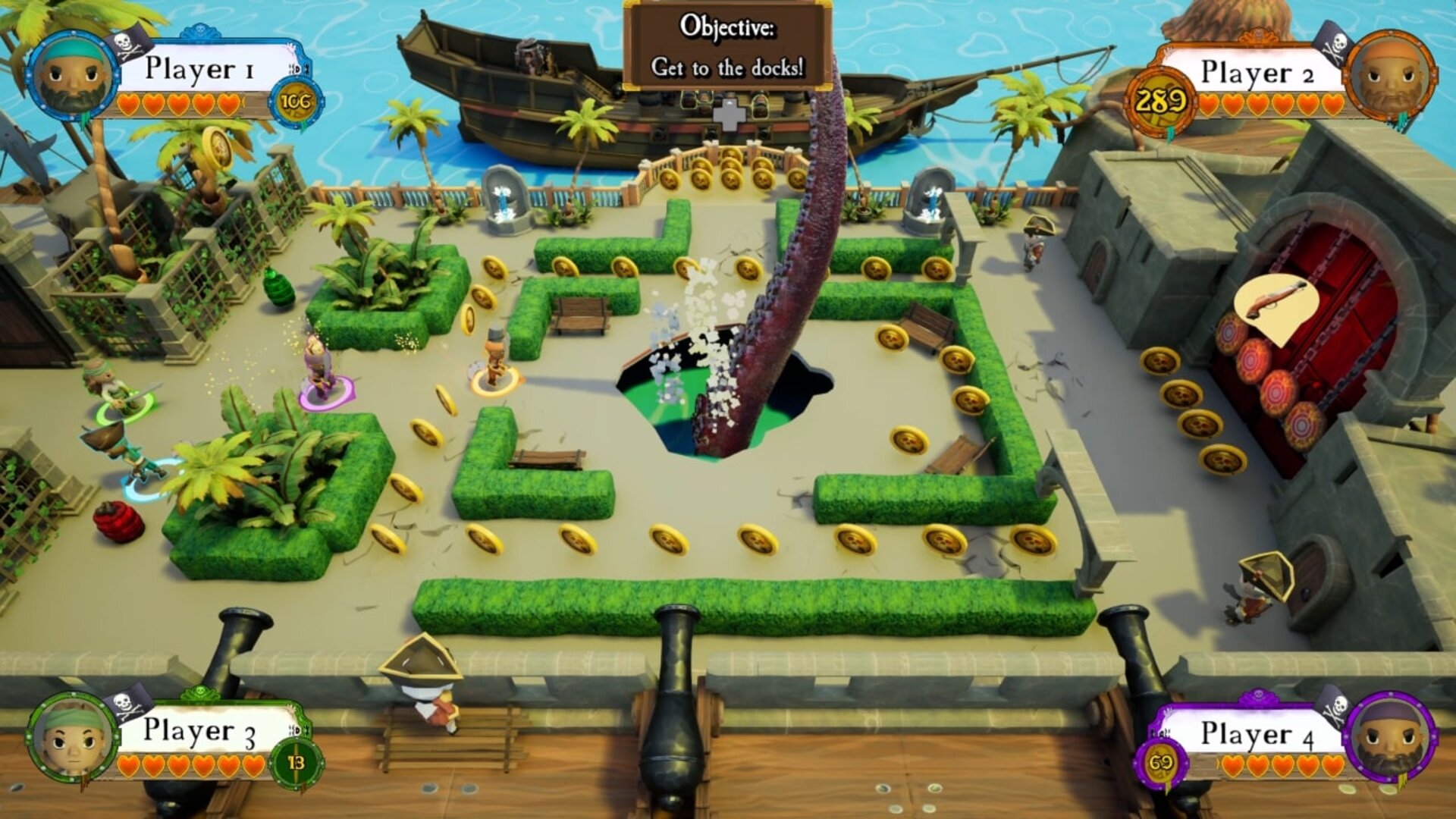Expand the Objective banner

tap(726, 42)
